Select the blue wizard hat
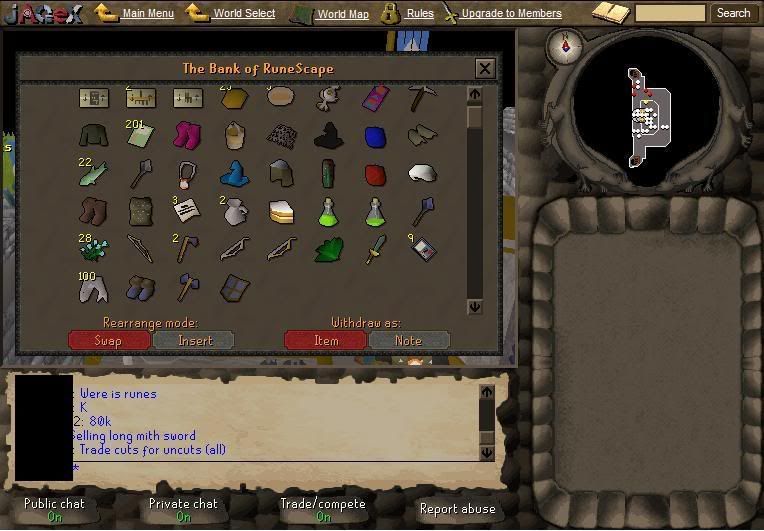The height and width of the screenshot is (531, 764). coord(234,173)
